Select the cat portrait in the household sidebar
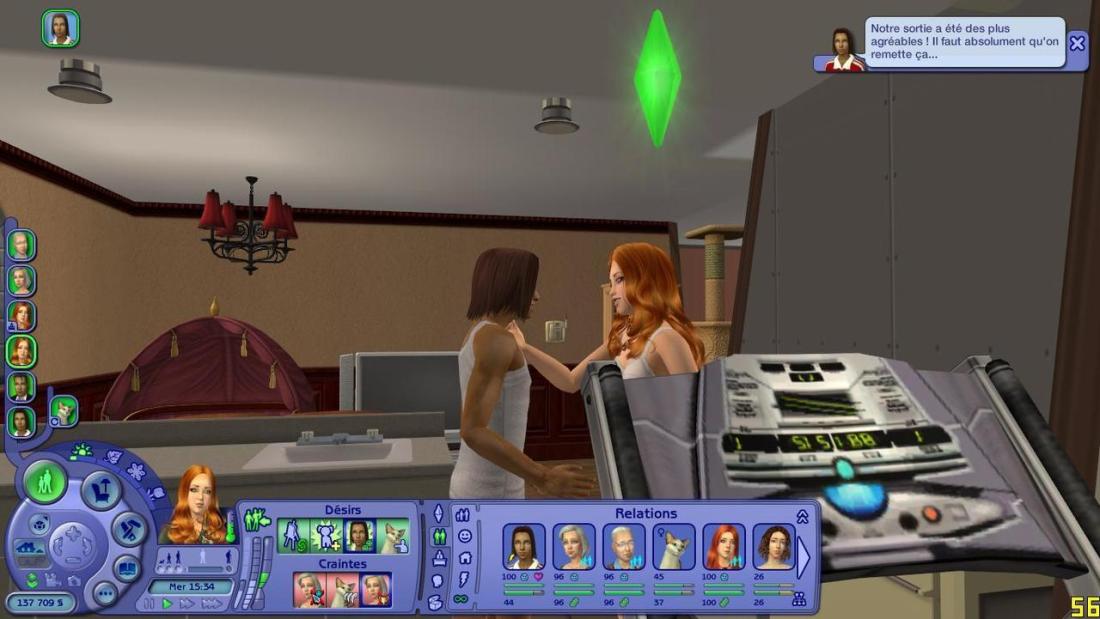Screen dimensions: 1100x619 [x=63, y=410]
